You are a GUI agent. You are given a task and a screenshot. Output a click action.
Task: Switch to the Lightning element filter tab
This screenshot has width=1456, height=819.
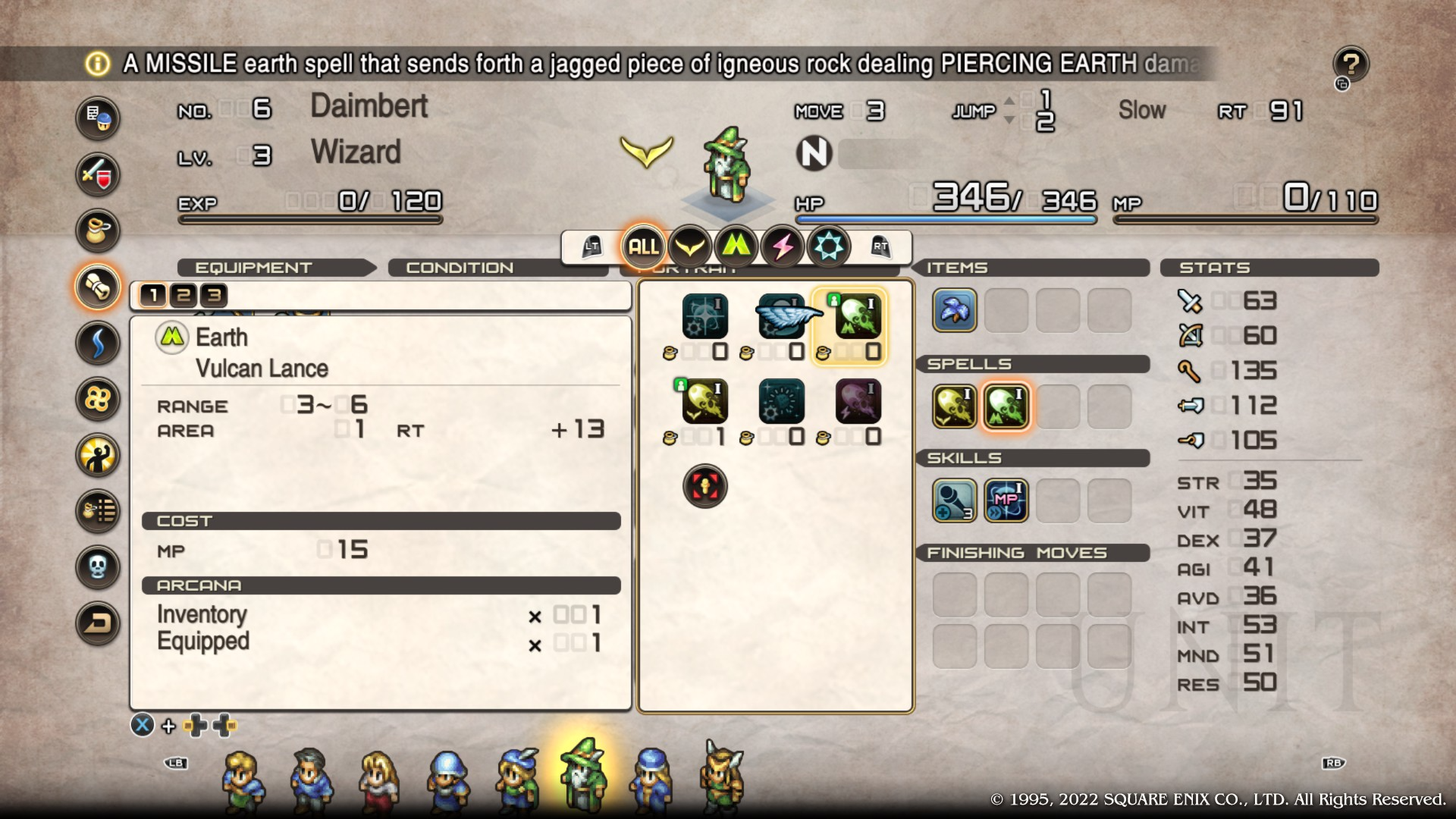coord(782,246)
